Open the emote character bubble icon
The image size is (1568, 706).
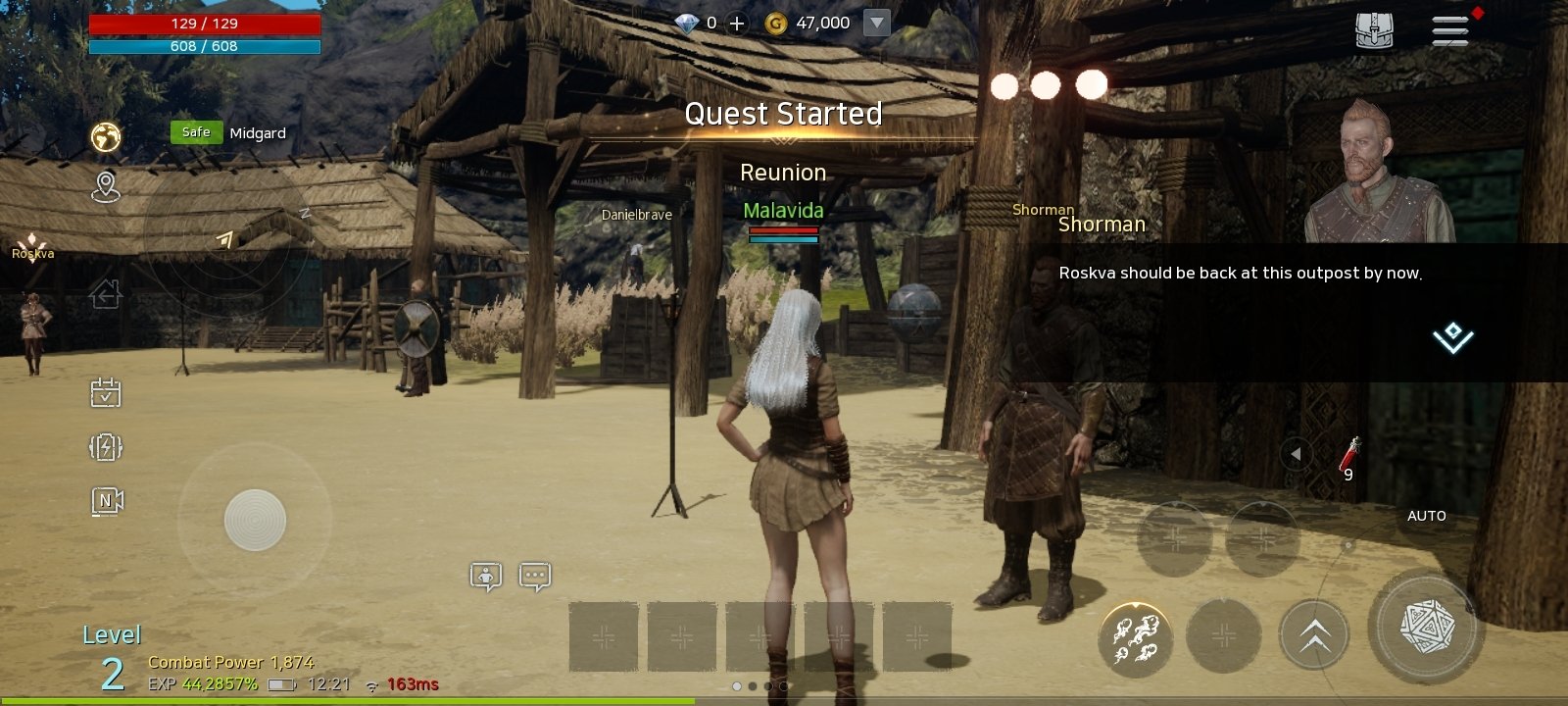(x=486, y=577)
